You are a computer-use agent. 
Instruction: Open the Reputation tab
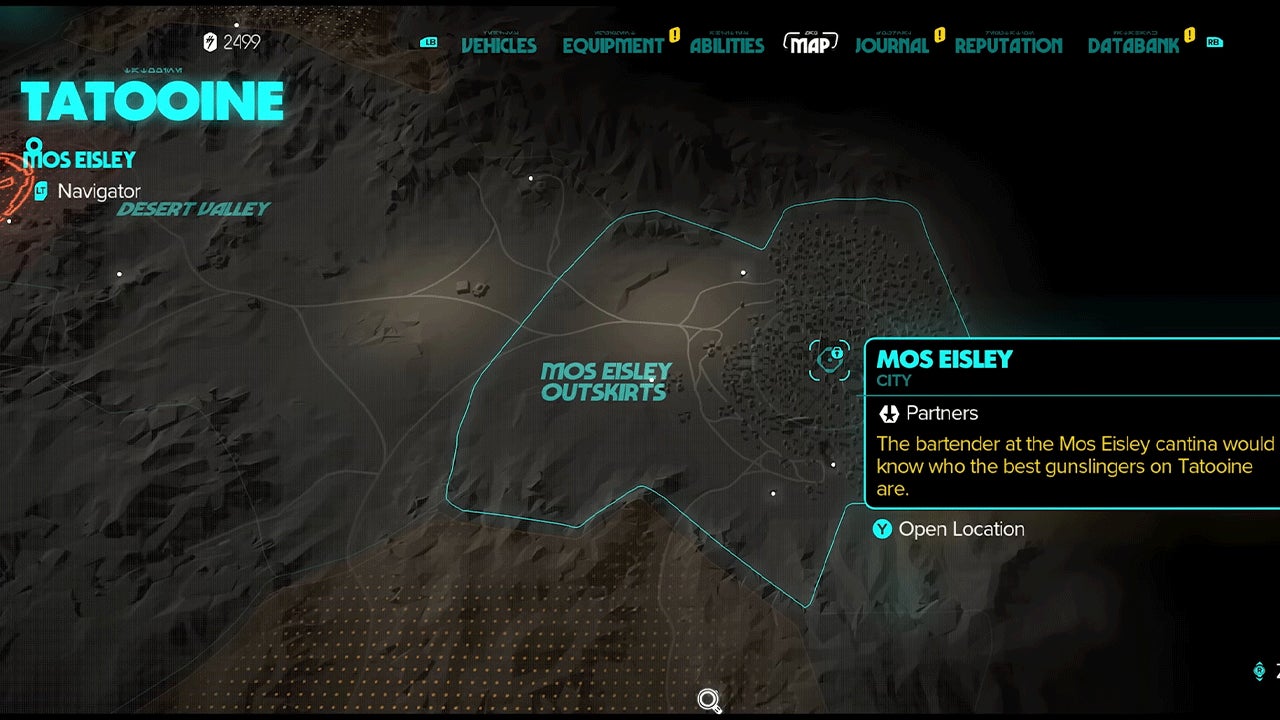[1008, 46]
